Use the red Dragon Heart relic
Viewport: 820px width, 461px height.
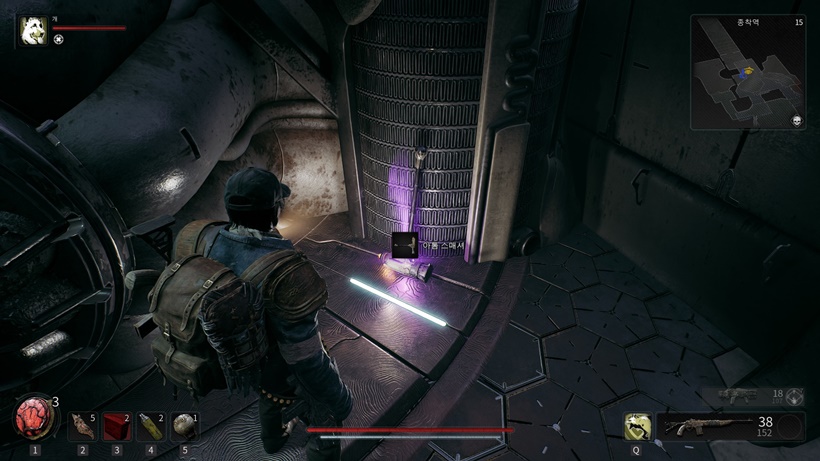pos(33,419)
